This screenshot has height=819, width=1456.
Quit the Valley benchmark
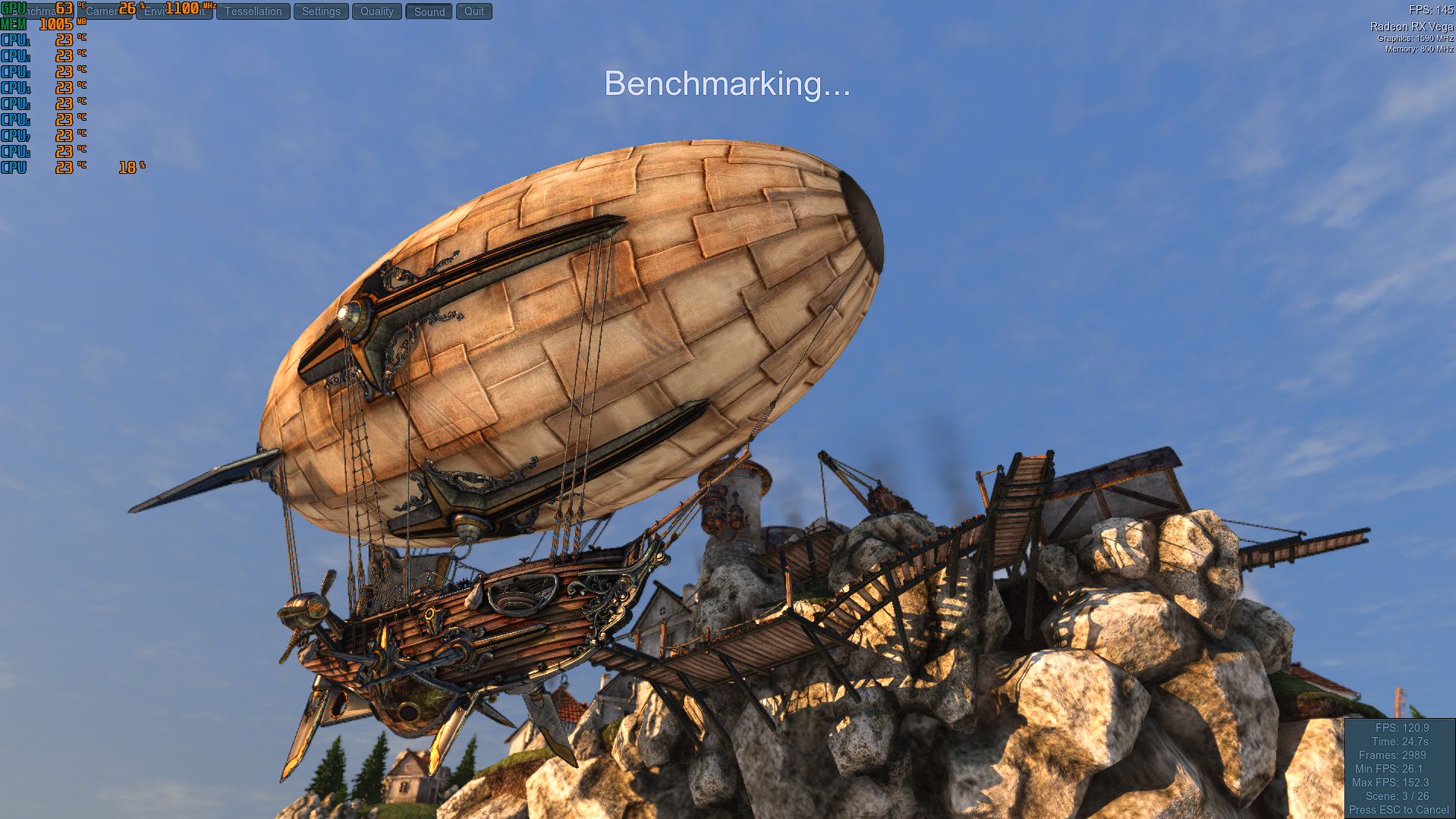click(474, 11)
